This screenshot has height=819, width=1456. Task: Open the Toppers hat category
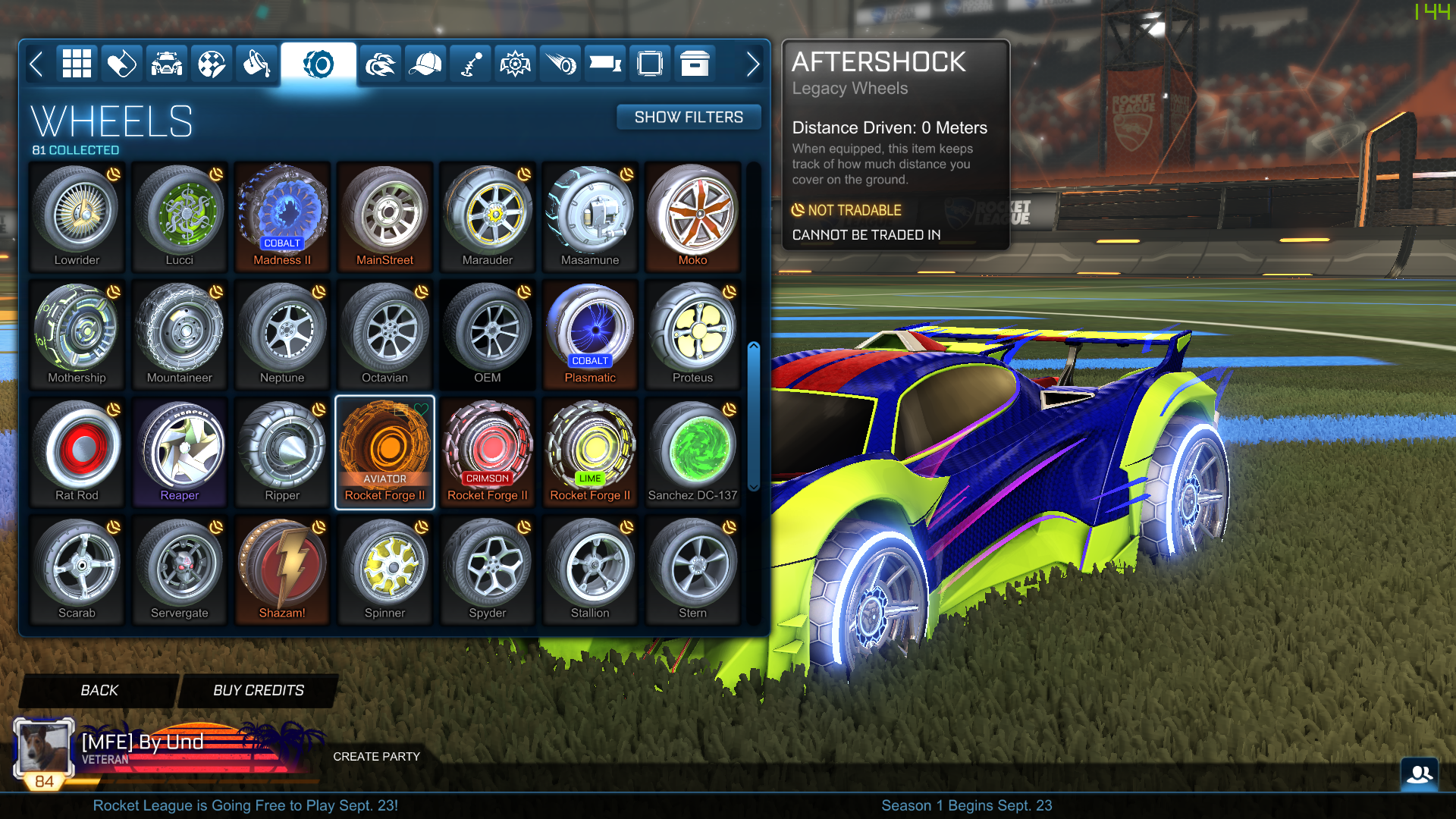coord(425,64)
